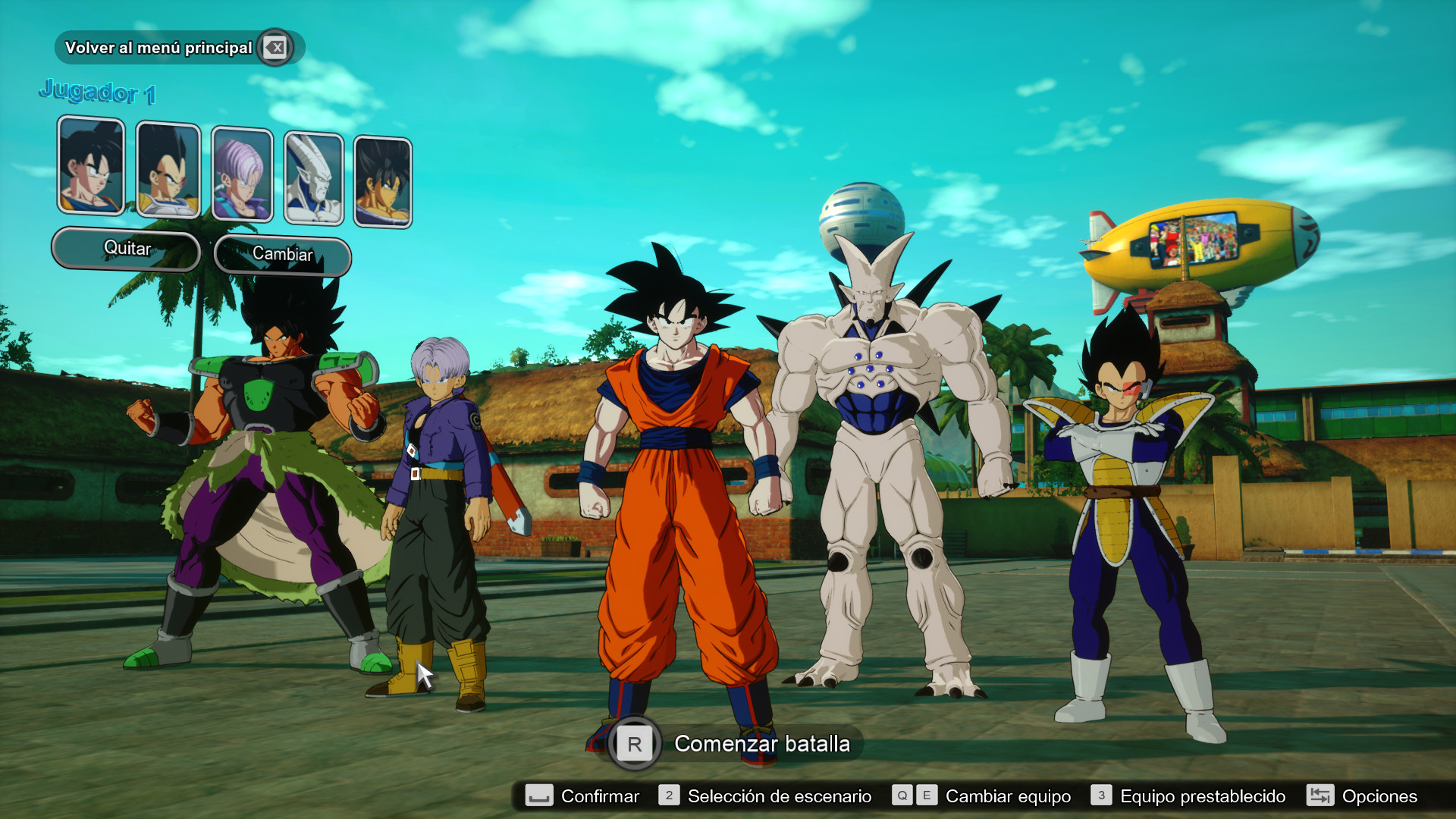
Task: Pick Trunks' portrait in team roster
Action: pos(242,175)
